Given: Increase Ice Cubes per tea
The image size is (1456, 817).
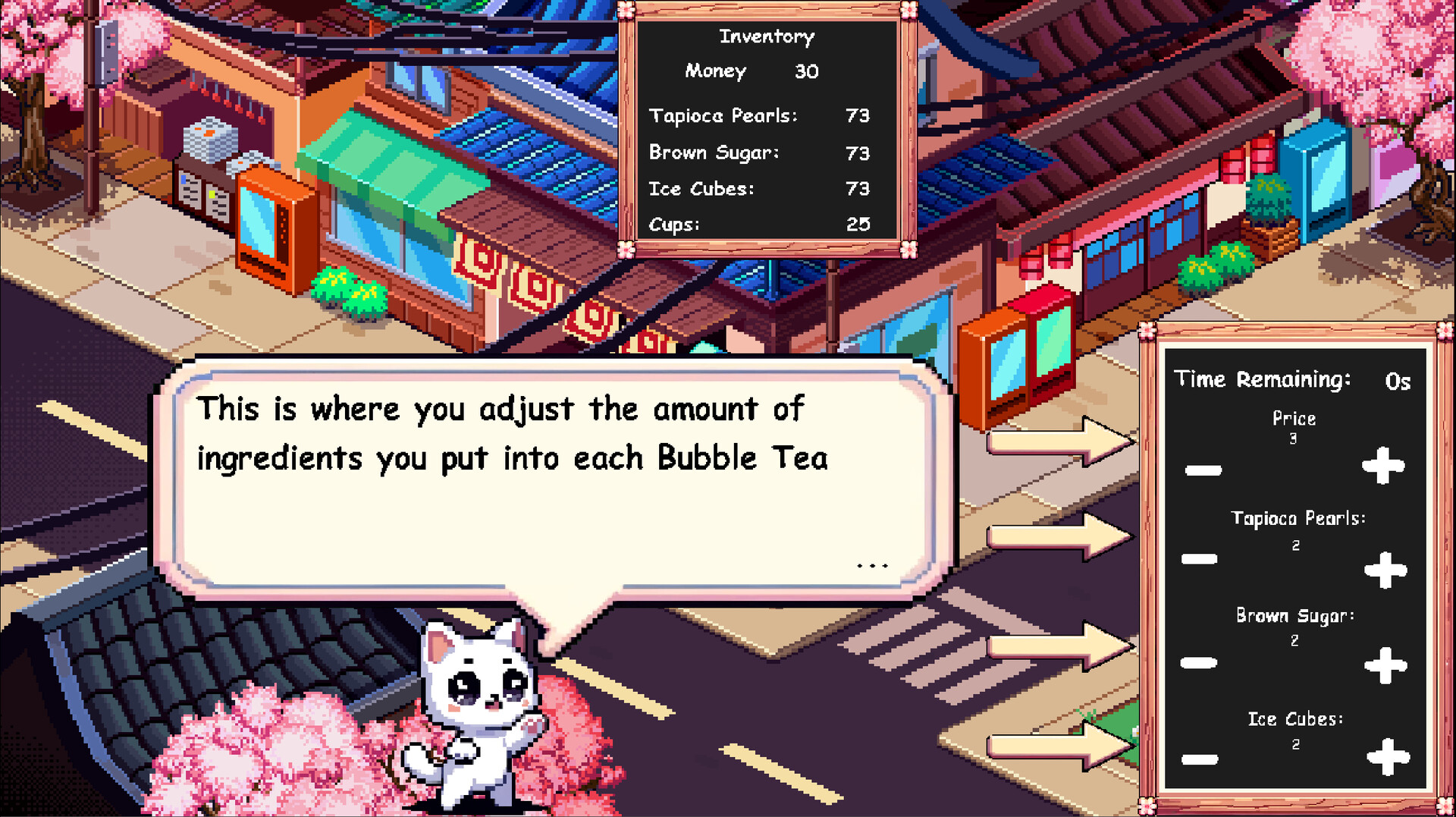Looking at the screenshot, I should point(1388,756).
